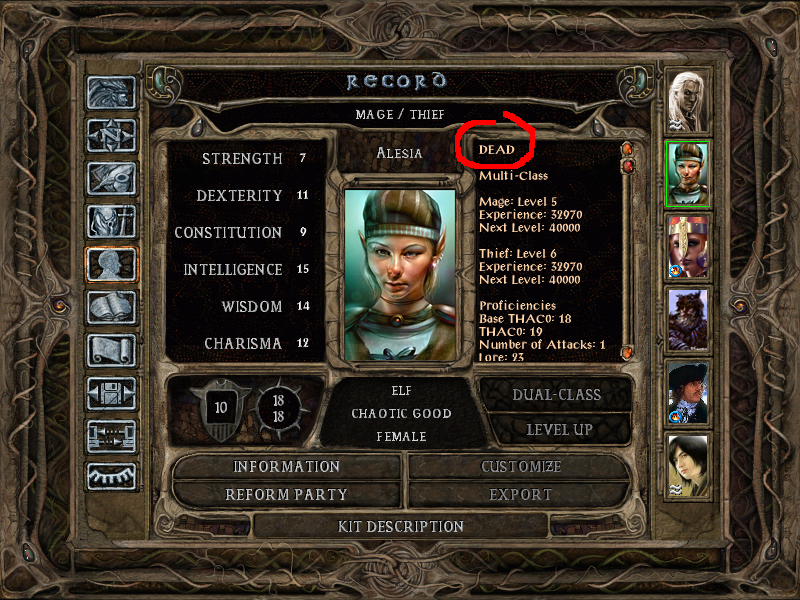Open the Information panel
800x600 pixels.
point(287,467)
